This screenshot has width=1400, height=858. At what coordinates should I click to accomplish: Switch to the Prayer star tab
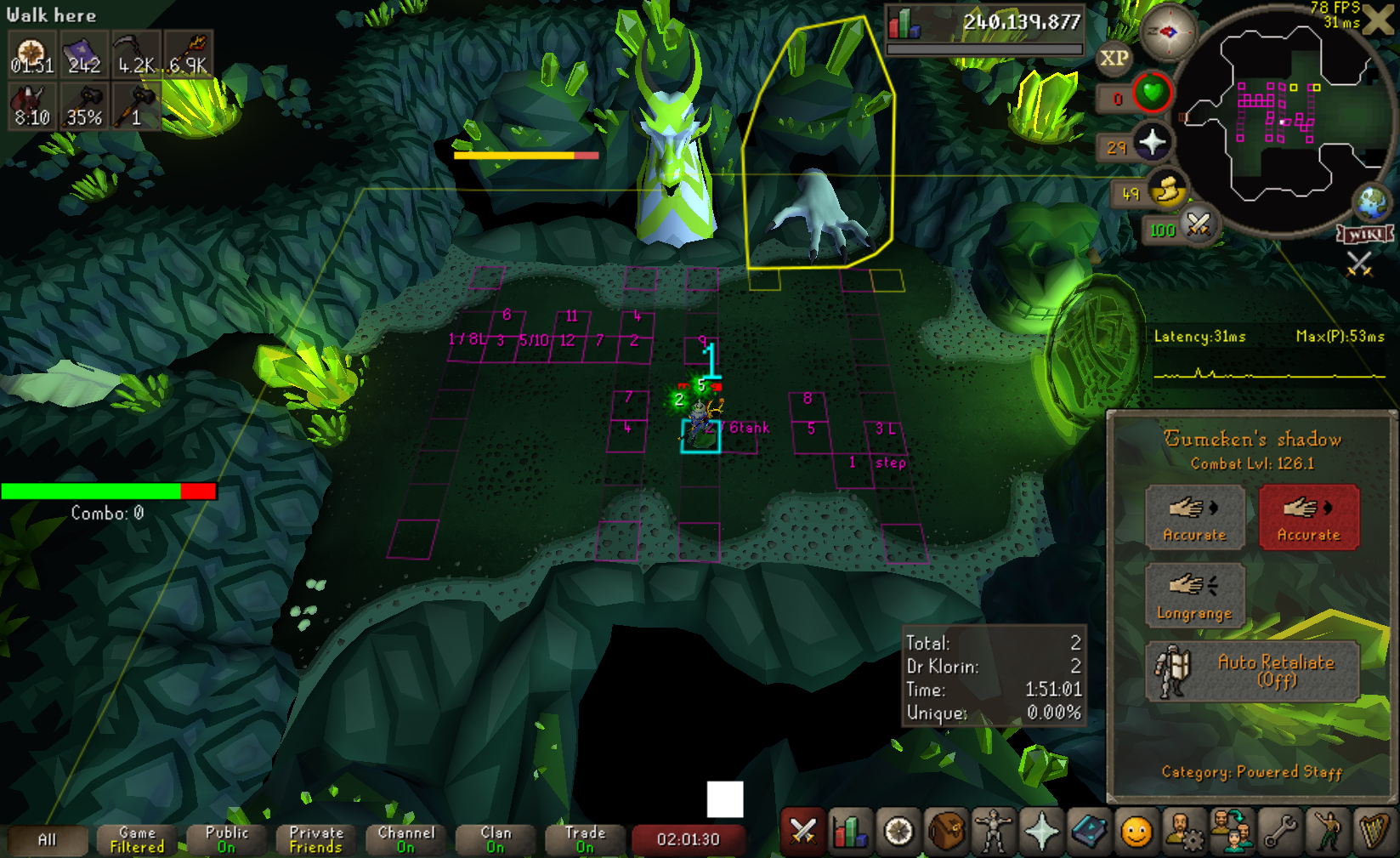coord(1040,831)
